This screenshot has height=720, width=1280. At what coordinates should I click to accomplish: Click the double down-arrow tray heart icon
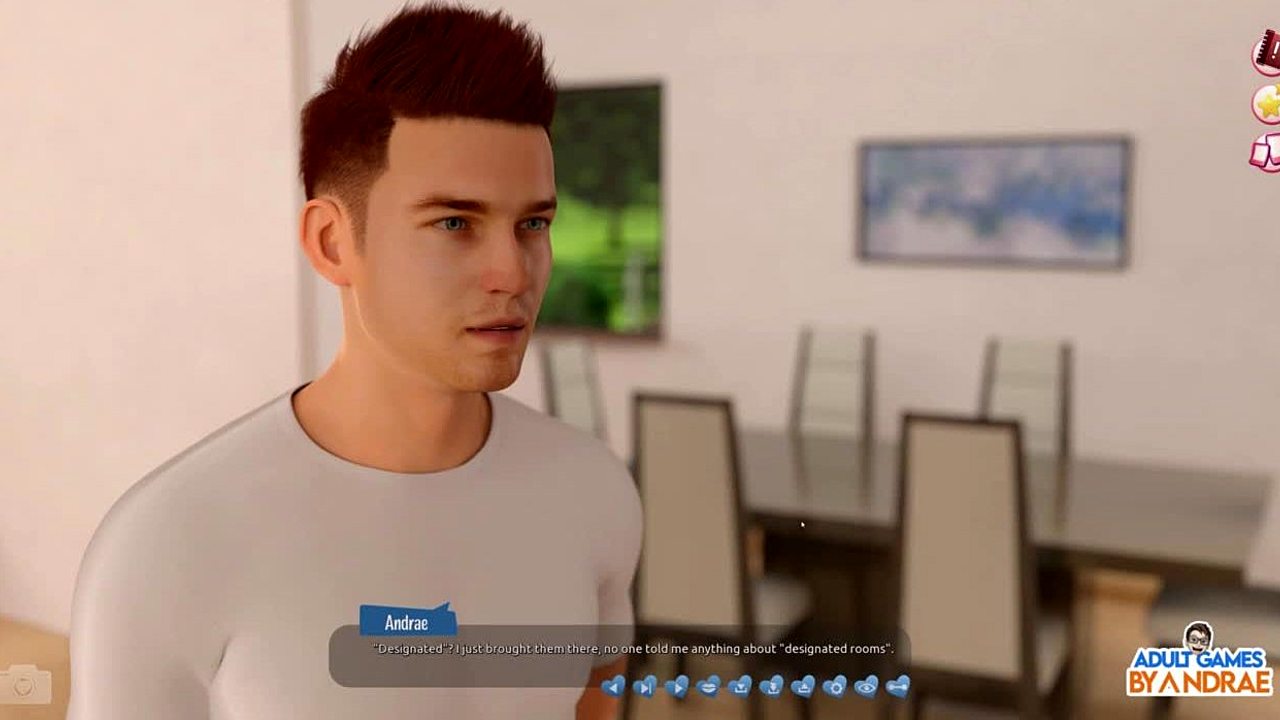(771, 685)
